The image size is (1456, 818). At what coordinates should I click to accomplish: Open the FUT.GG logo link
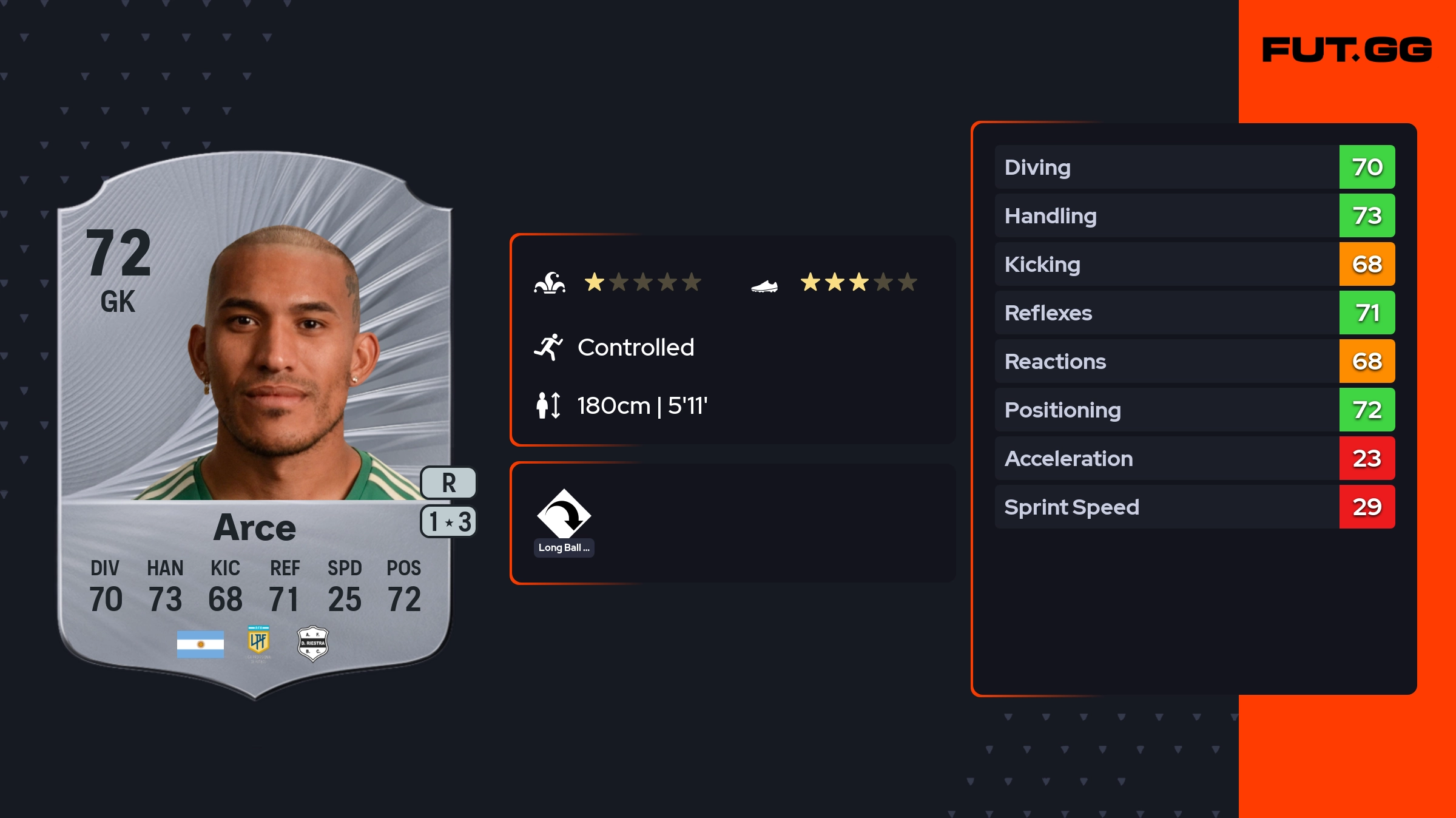pyautogui.click(x=1347, y=50)
